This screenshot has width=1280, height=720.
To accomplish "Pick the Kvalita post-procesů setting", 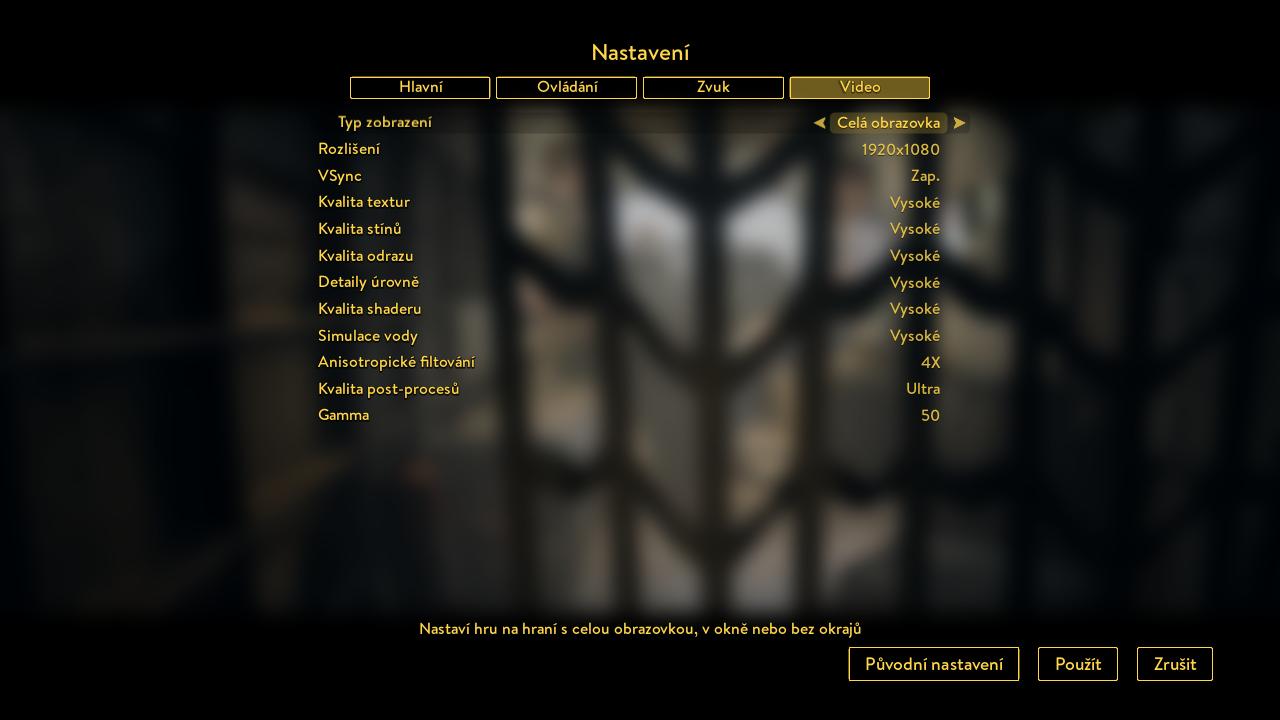I will pos(628,389).
